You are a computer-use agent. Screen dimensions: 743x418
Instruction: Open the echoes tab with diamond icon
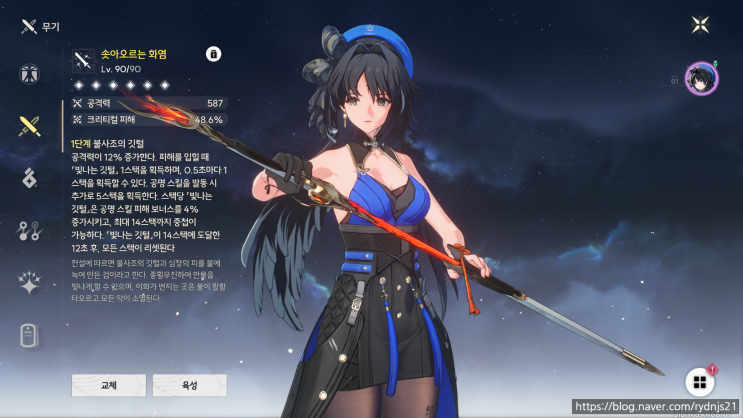(29, 179)
